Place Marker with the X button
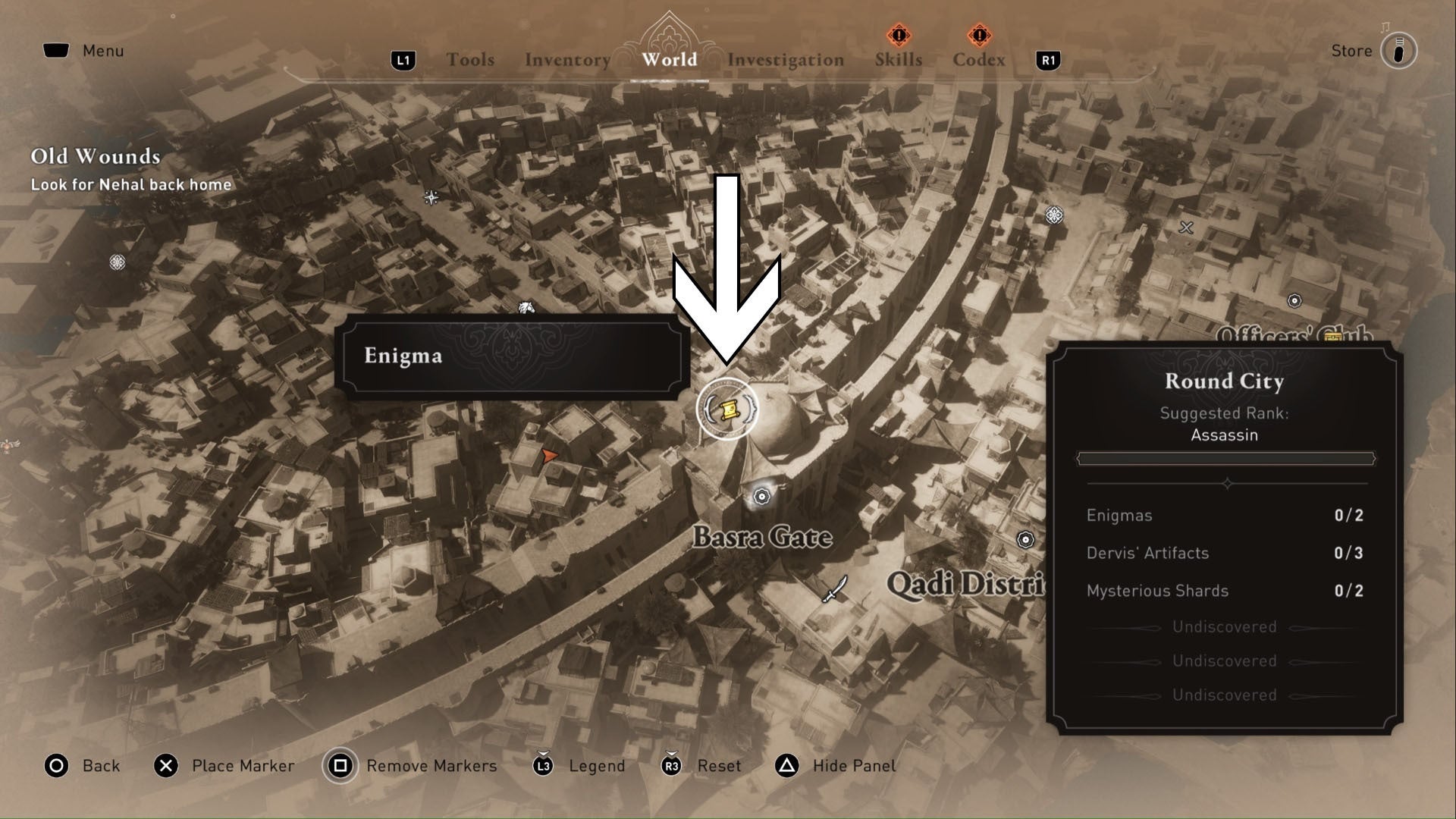Viewport: 1456px width, 819px height. pyautogui.click(x=166, y=766)
